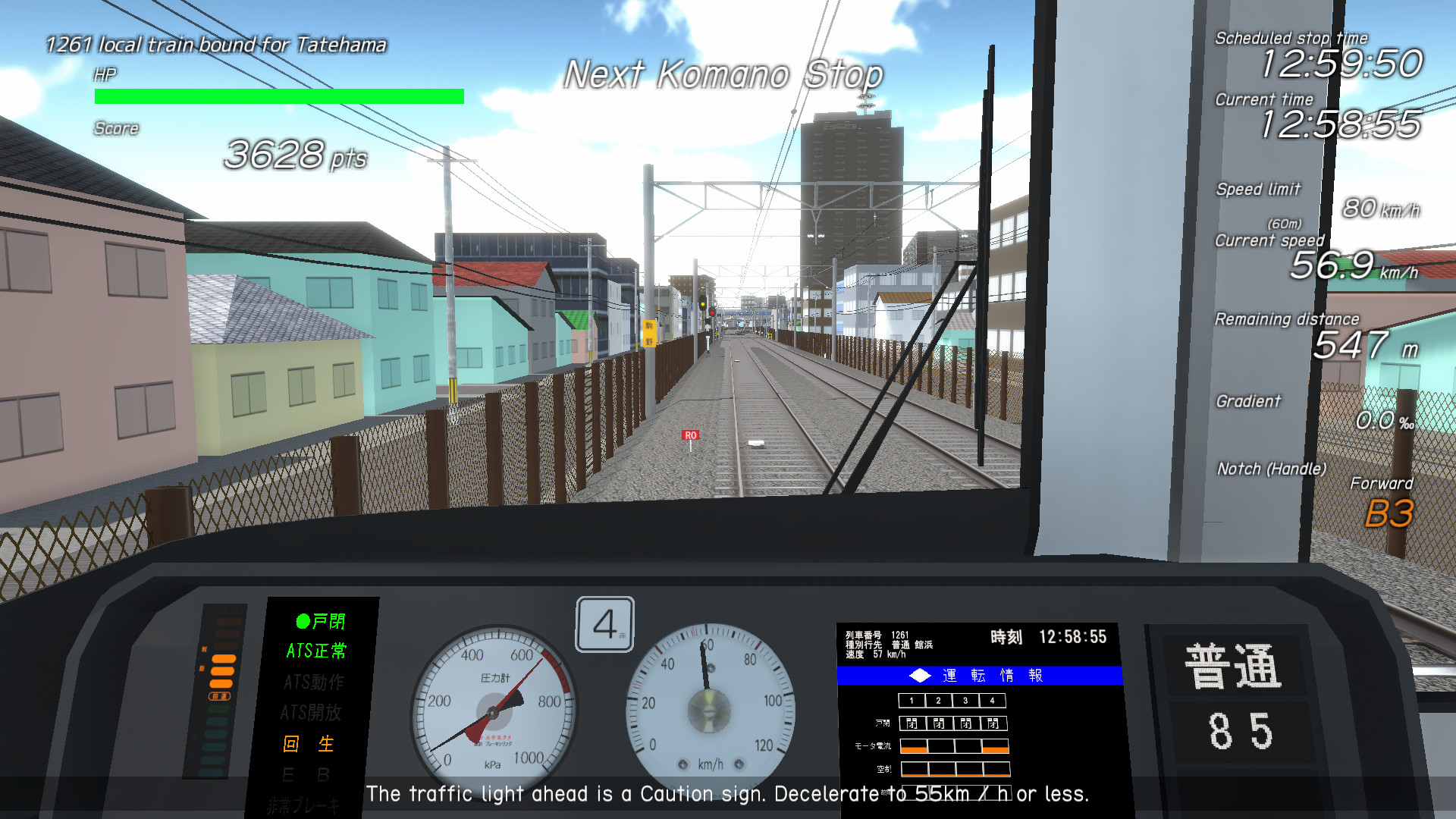Click the 3628 pts score display
1456x819 pixels.
tap(295, 156)
